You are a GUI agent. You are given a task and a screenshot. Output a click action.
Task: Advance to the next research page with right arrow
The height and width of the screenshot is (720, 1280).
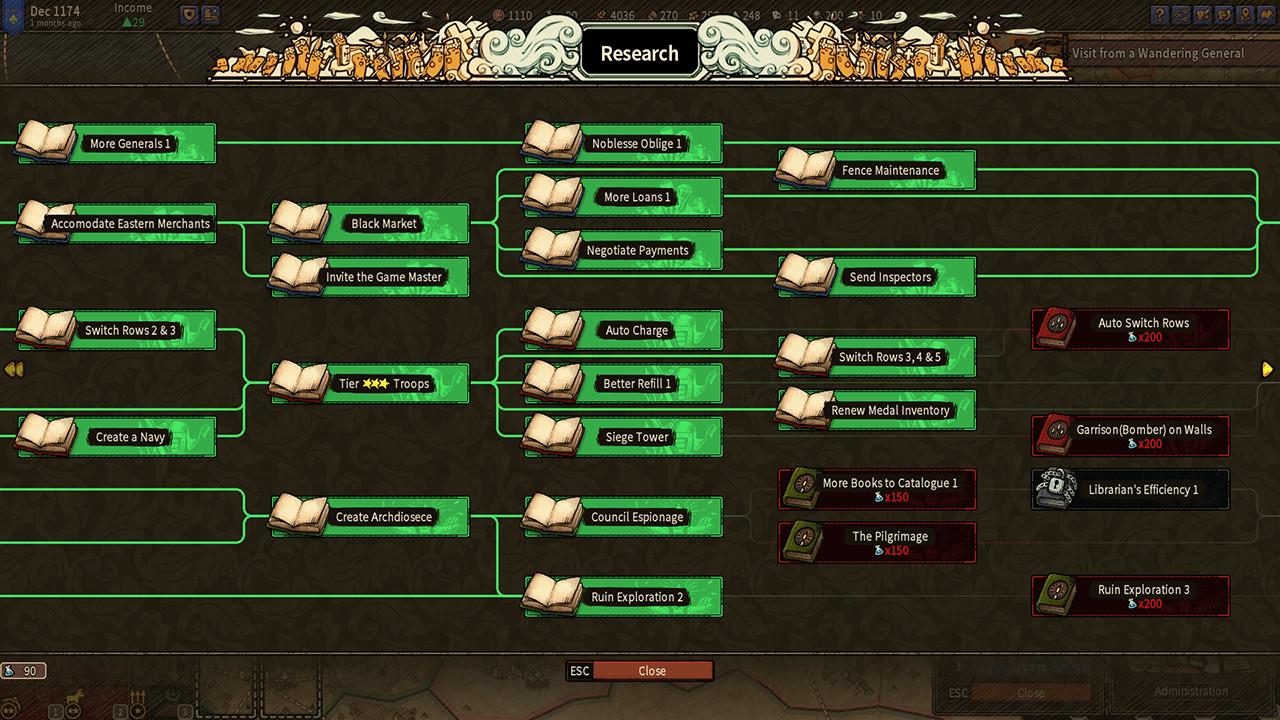[1266, 369]
